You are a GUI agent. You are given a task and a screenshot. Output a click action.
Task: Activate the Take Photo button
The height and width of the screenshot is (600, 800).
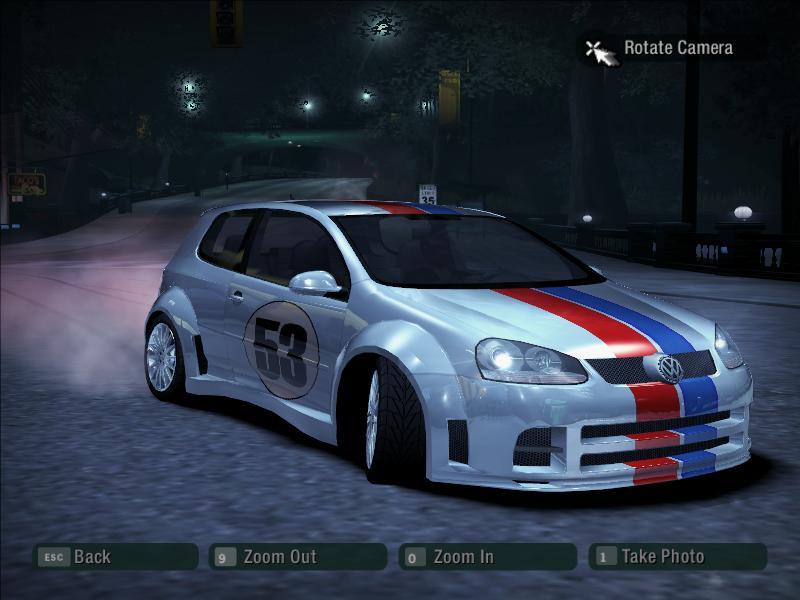point(677,557)
